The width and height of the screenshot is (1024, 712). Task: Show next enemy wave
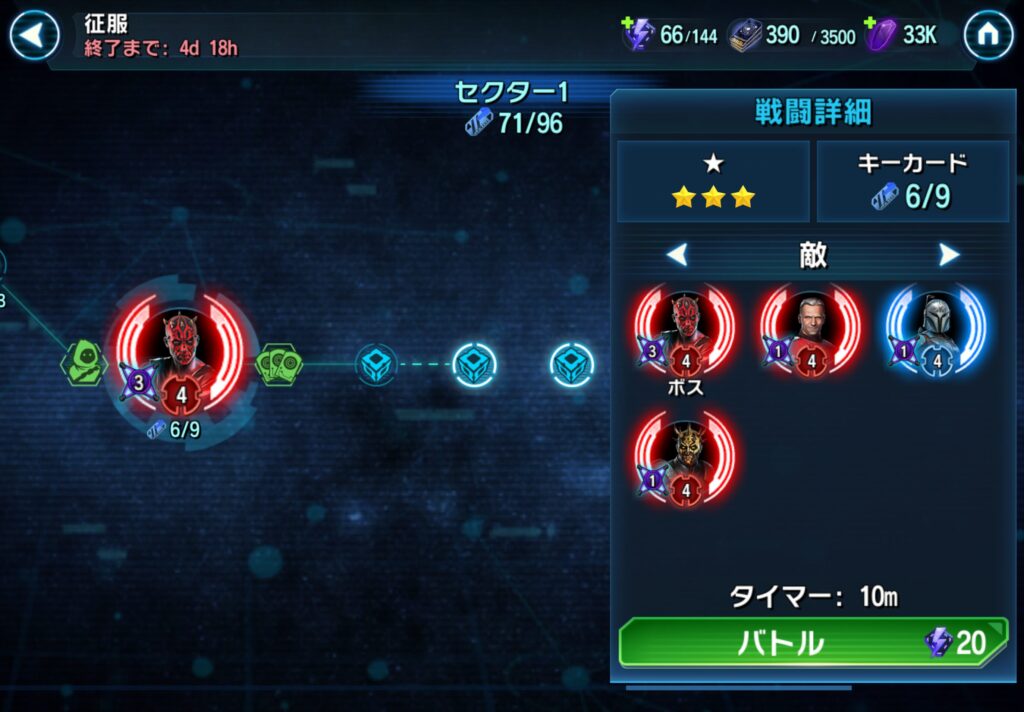(949, 256)
